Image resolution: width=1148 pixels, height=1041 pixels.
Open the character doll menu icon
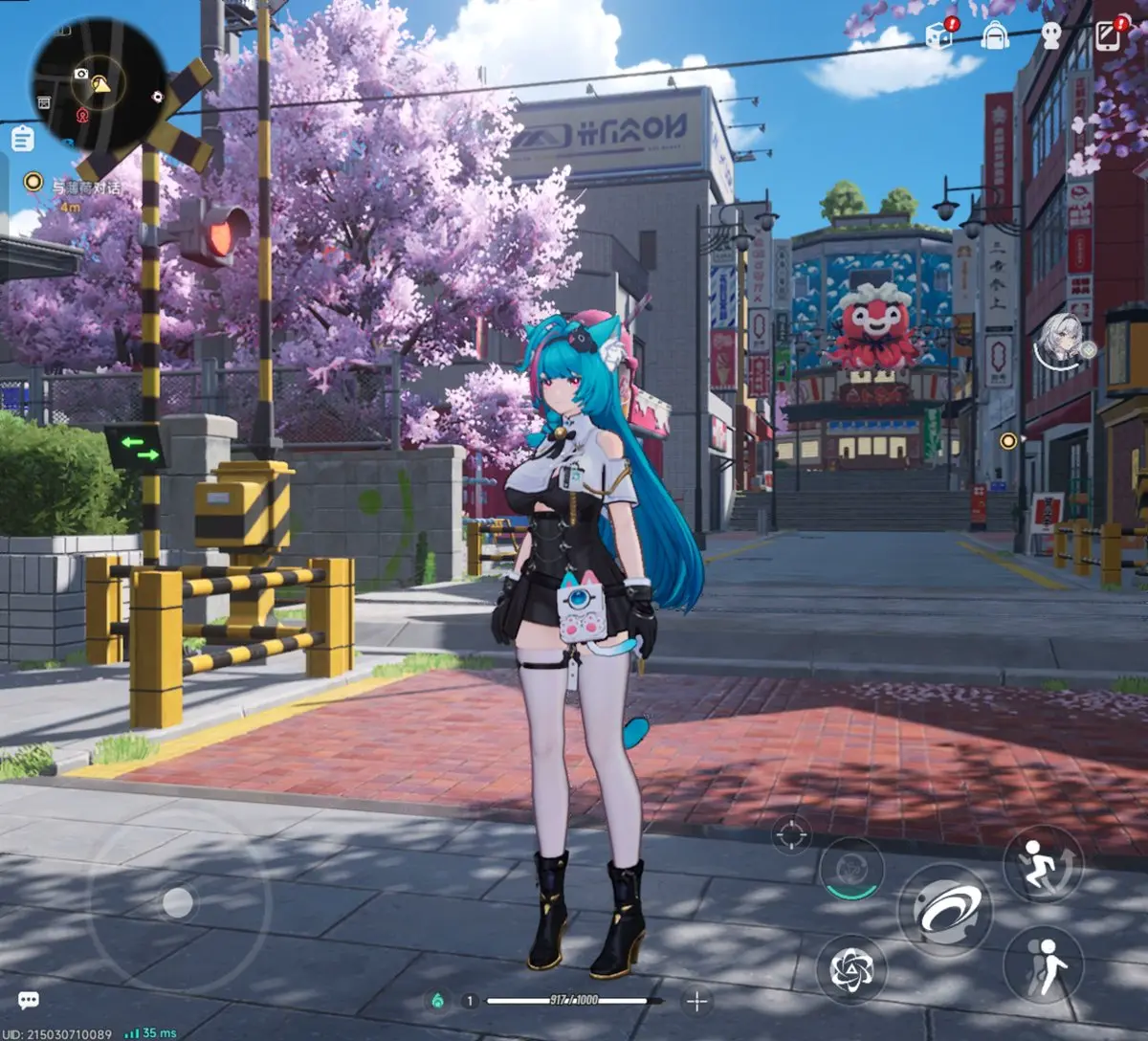(x=1051, y=37)
